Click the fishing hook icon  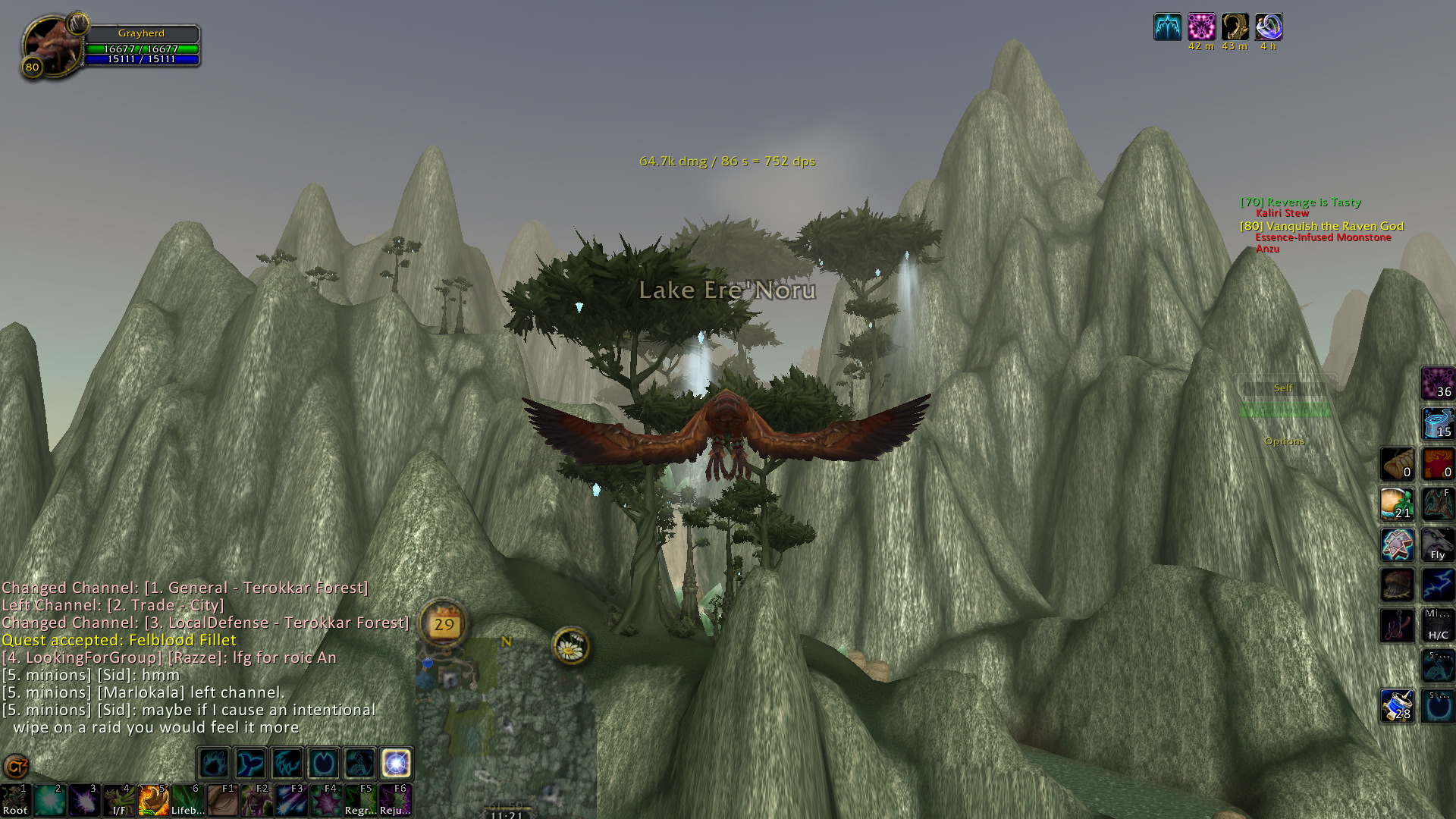coord(1397,626)
